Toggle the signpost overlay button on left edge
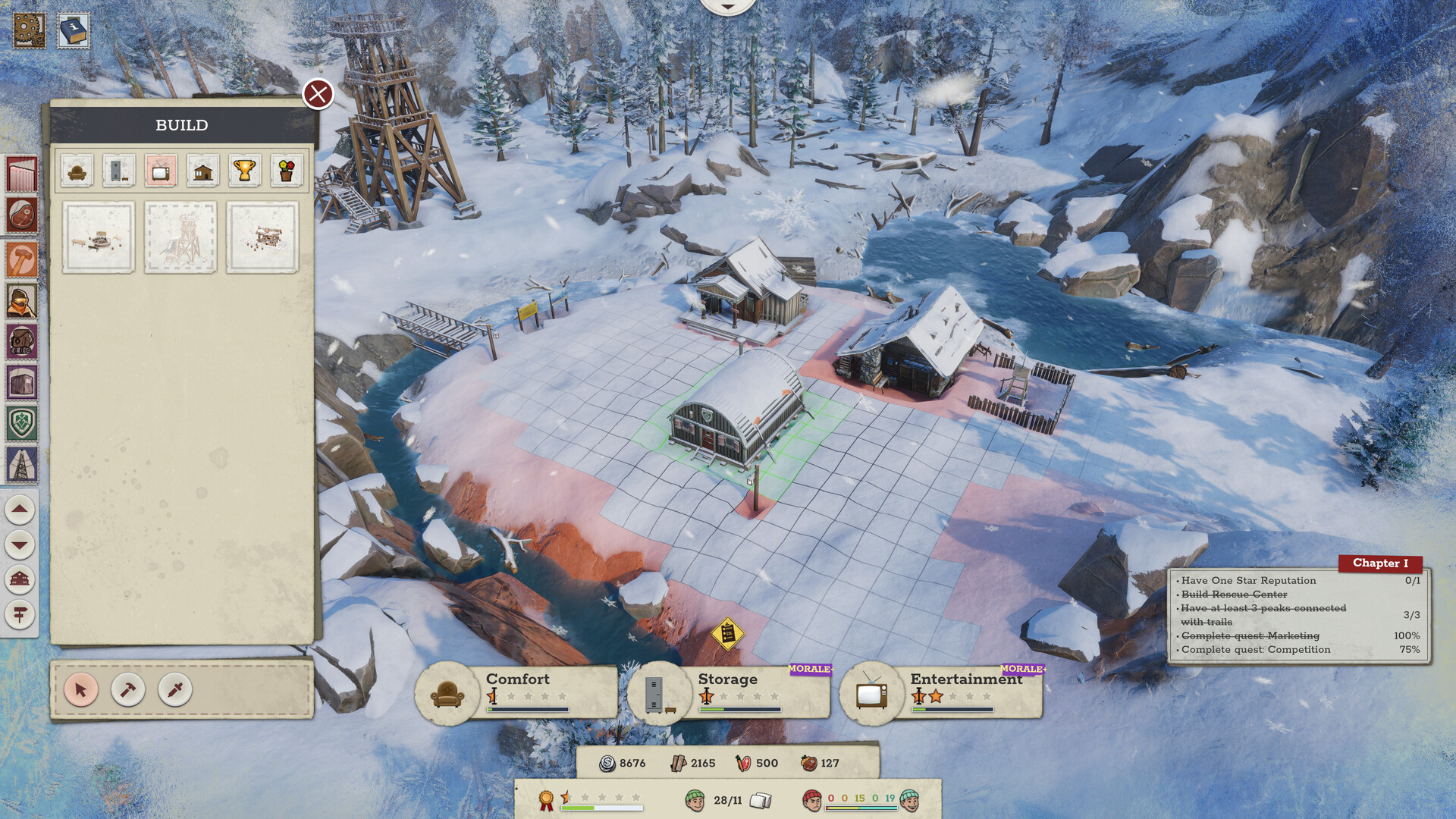The image size is (1456, 819). (20, 614)
